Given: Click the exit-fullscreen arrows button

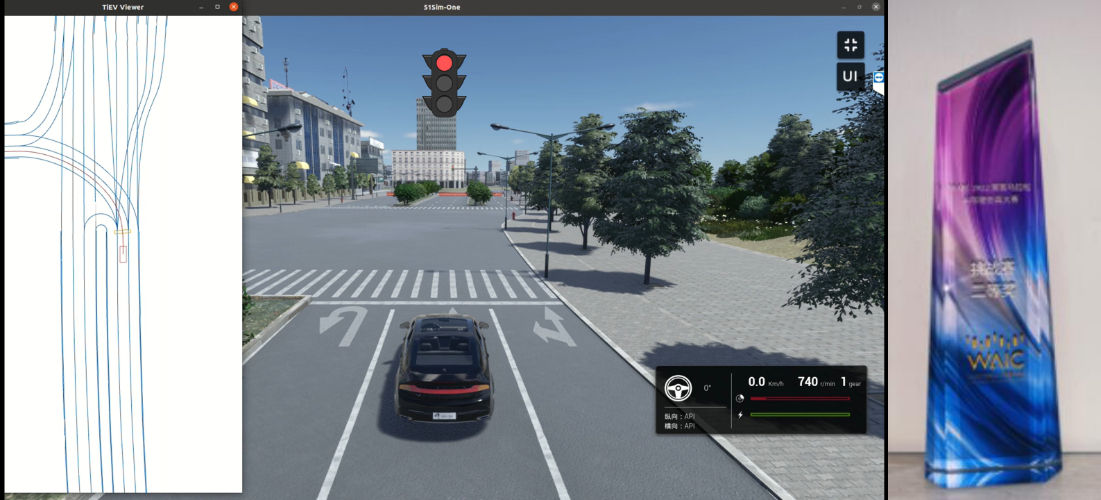Looking at the screenshot, I should [851, 45].
